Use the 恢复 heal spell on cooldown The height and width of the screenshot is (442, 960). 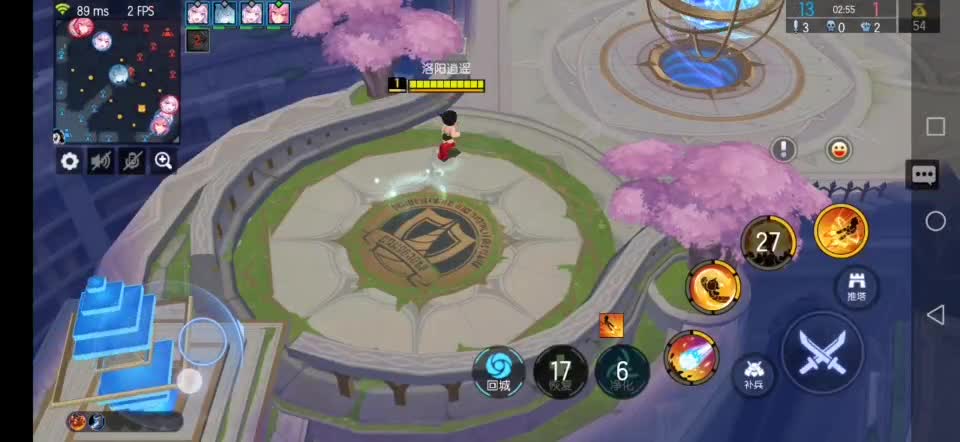click(x=560, y=372)
